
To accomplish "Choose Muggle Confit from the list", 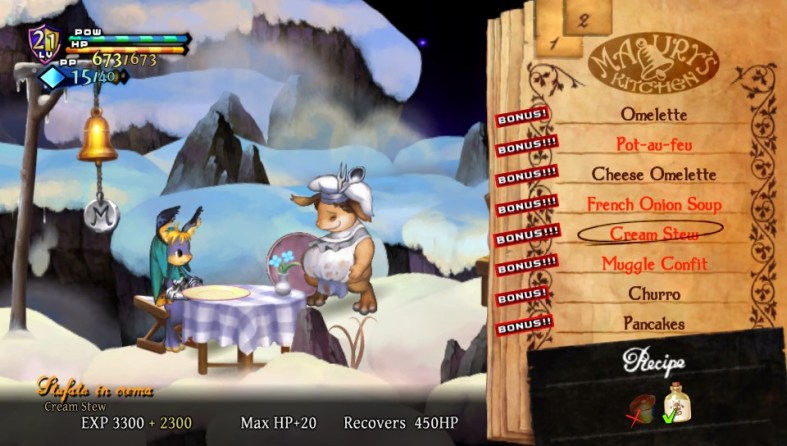I will point(654,264).
